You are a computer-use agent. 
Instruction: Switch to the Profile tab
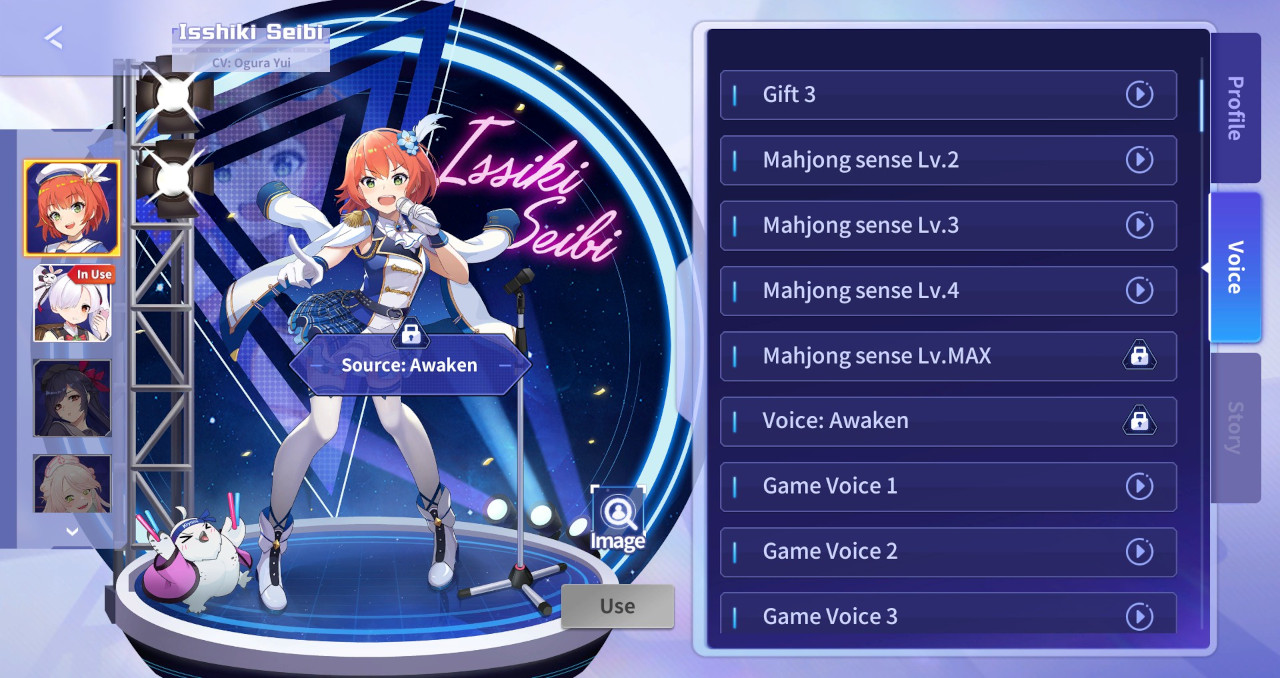point(1235,108)
